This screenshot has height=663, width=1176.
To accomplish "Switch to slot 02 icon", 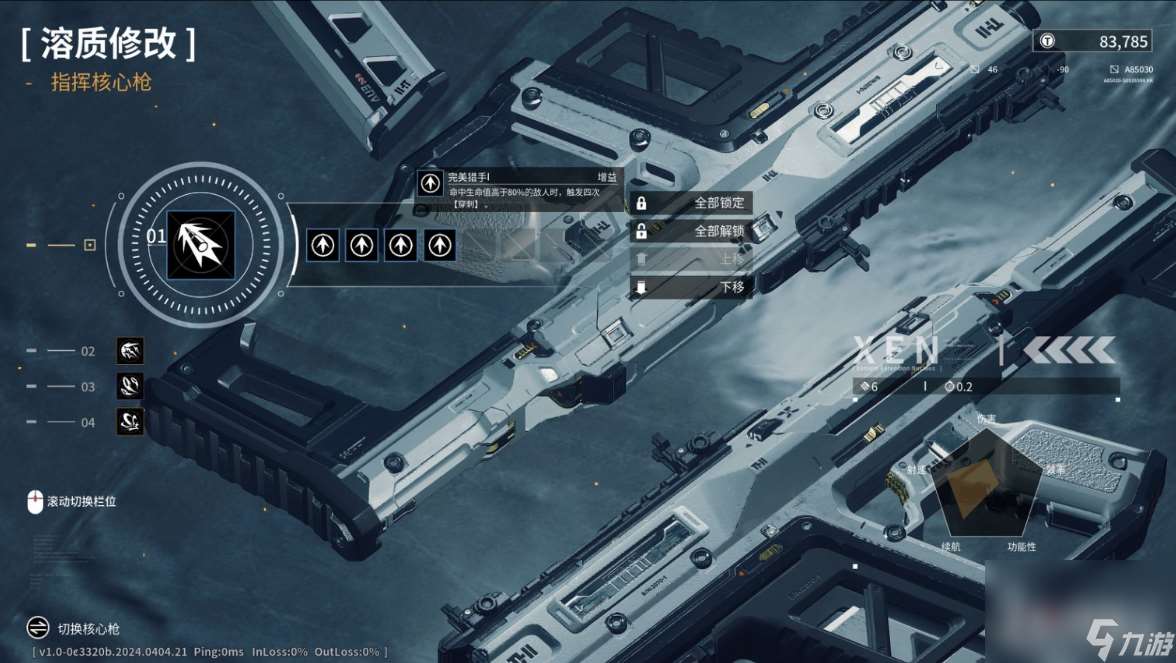I will (130, 351).
